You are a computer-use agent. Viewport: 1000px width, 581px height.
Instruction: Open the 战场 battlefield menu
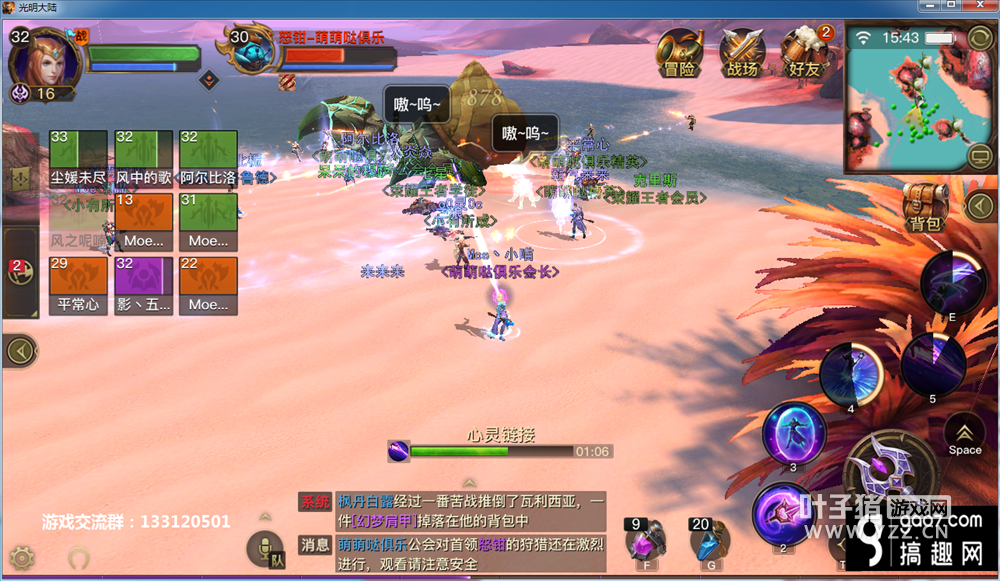pos(741,52)
